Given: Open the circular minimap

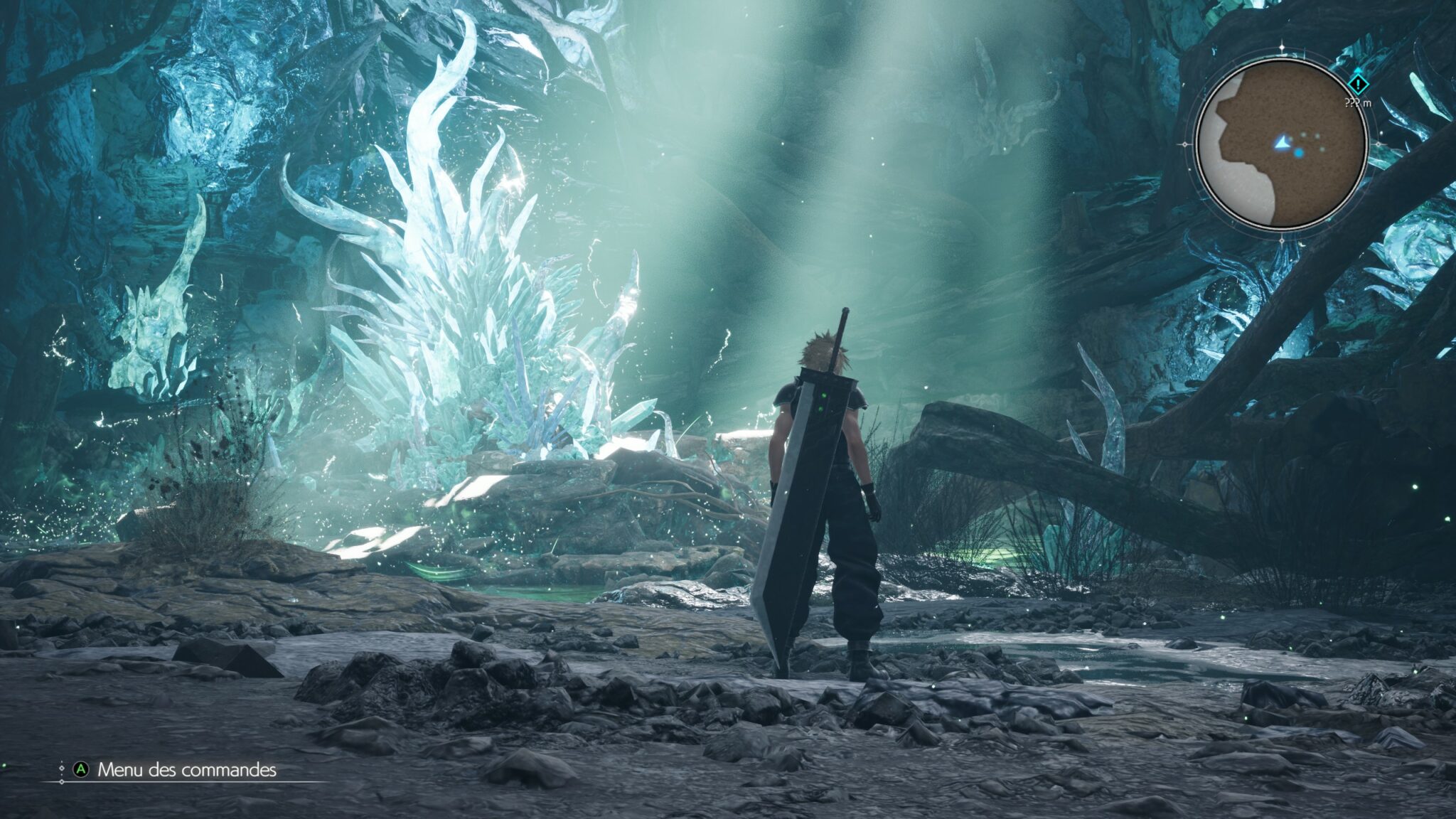Looking at the screenshot, I should tap(1281, 144).
